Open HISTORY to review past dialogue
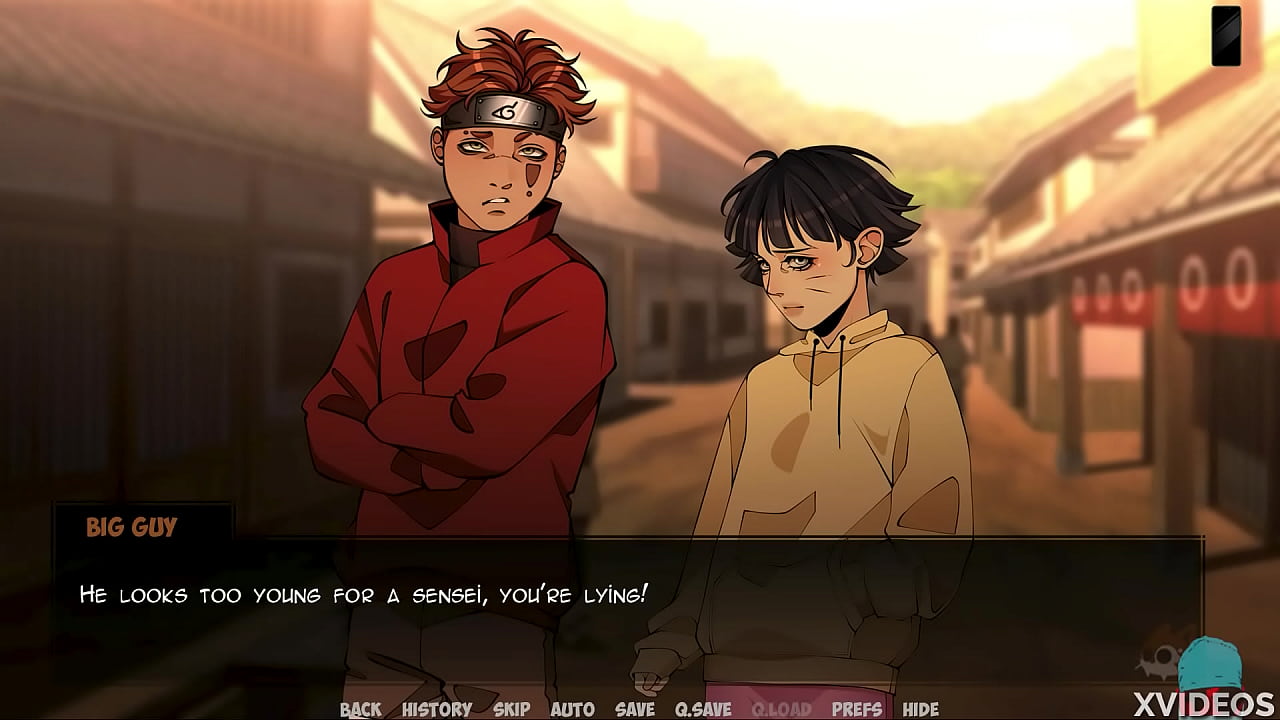 tap(438, 708)
